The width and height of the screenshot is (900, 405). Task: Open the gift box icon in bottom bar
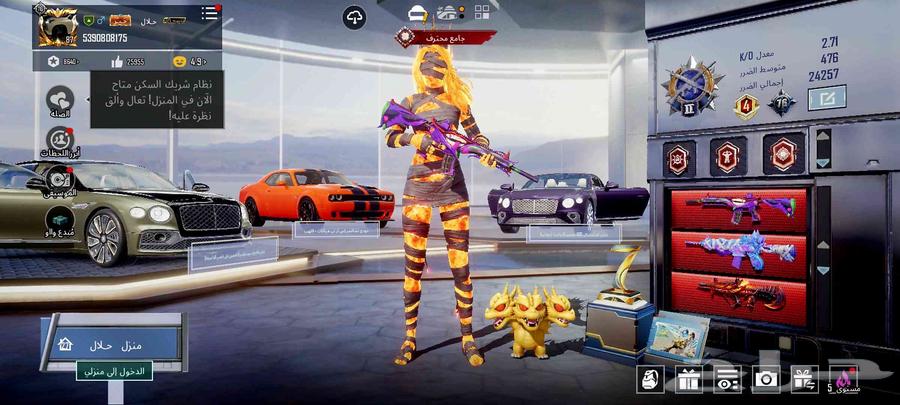point(688,379)
